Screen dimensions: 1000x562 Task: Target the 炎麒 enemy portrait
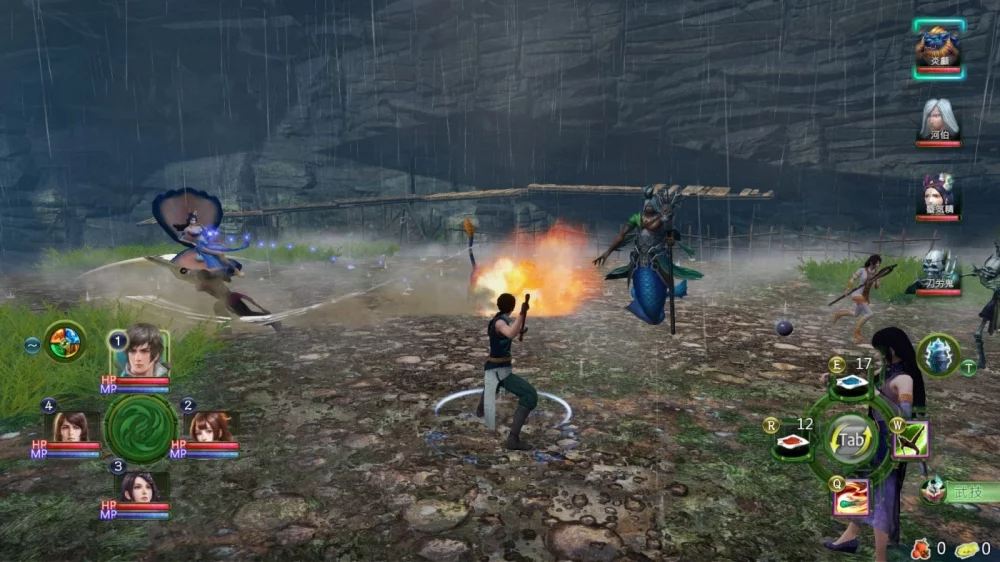pos(938,46)
